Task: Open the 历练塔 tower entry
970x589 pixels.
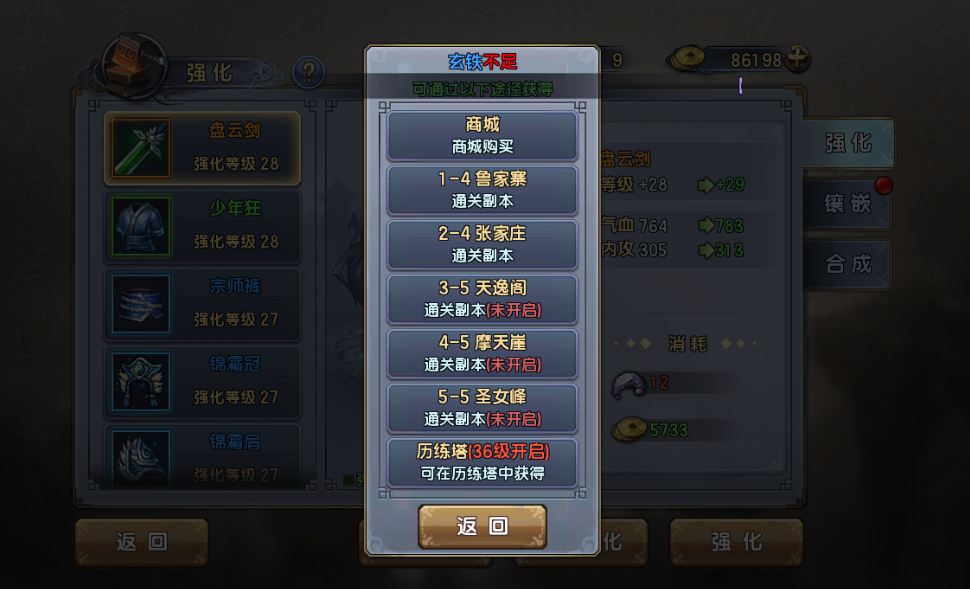Action: point(482,462)
